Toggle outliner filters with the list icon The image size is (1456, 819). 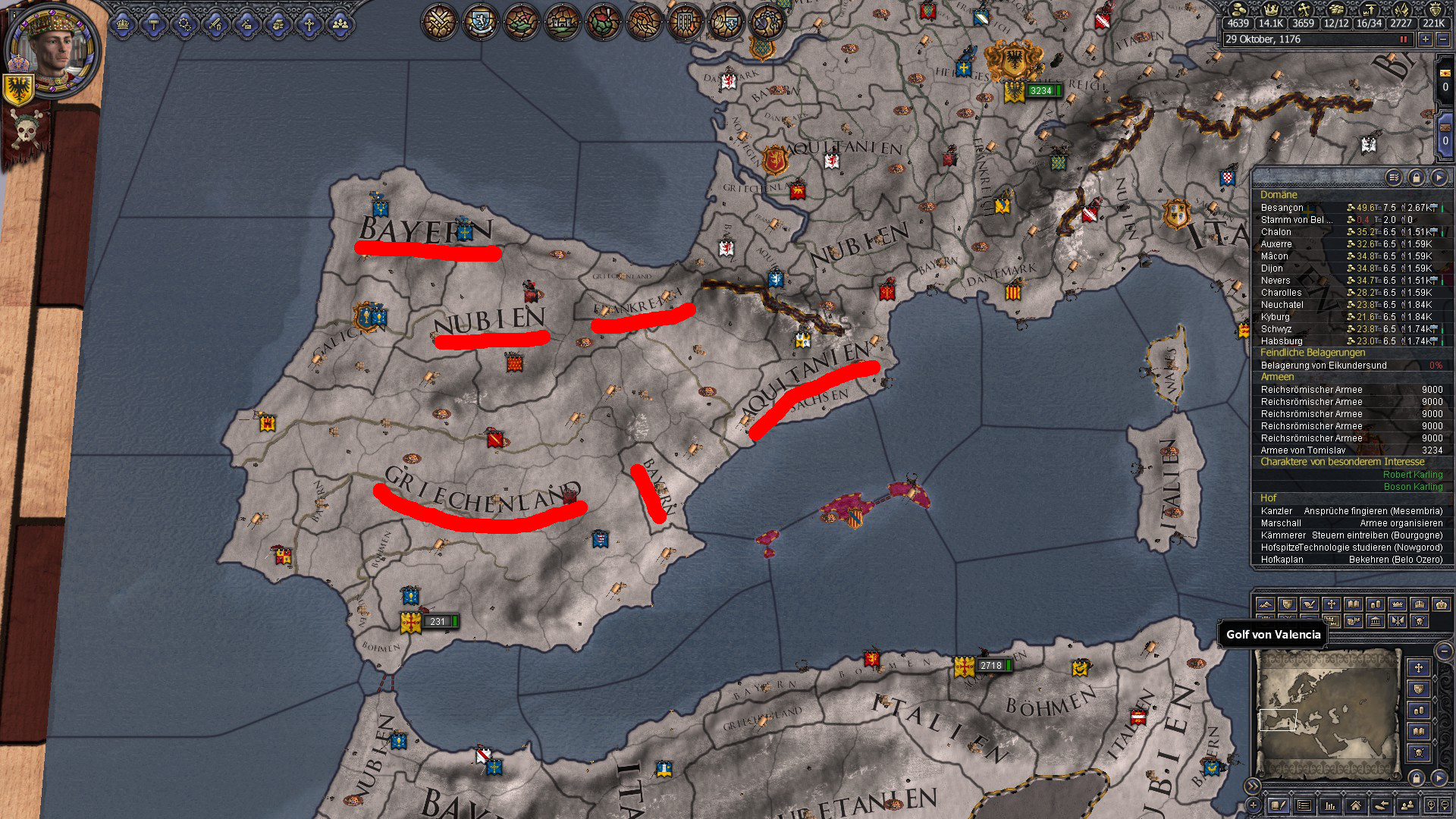(1394, 178)
